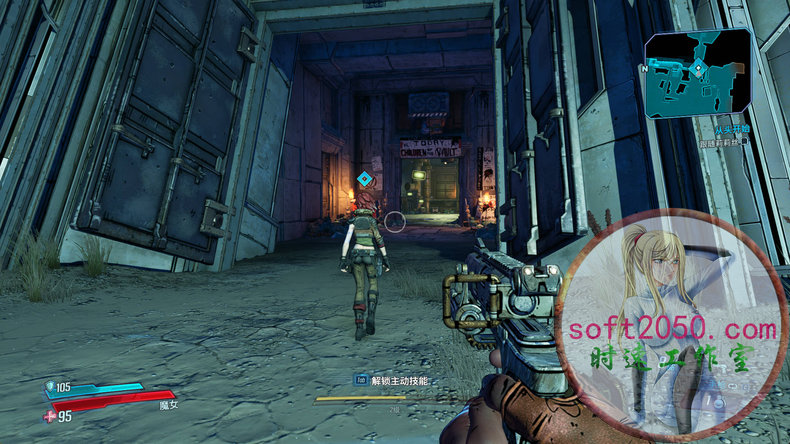The image size is (790, 444).
Task: Click the diamond waypoint marker above Lilith
Action: coord(365,179)
